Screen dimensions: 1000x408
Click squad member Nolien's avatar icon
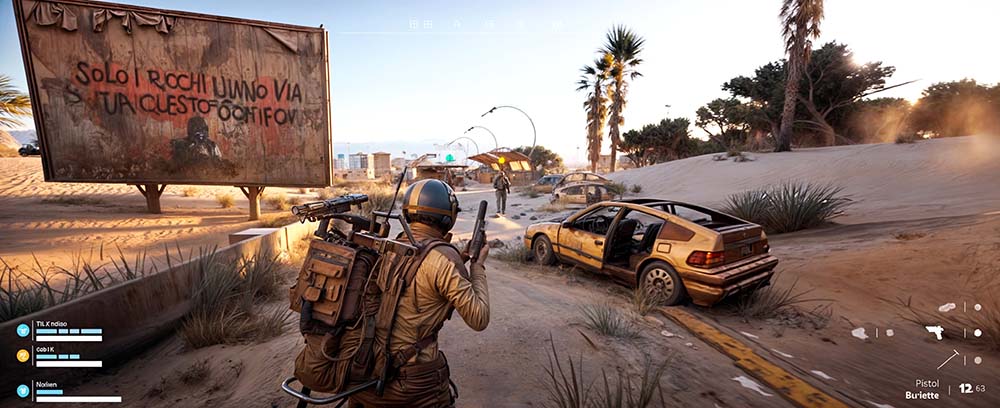(x=23, y=391)
